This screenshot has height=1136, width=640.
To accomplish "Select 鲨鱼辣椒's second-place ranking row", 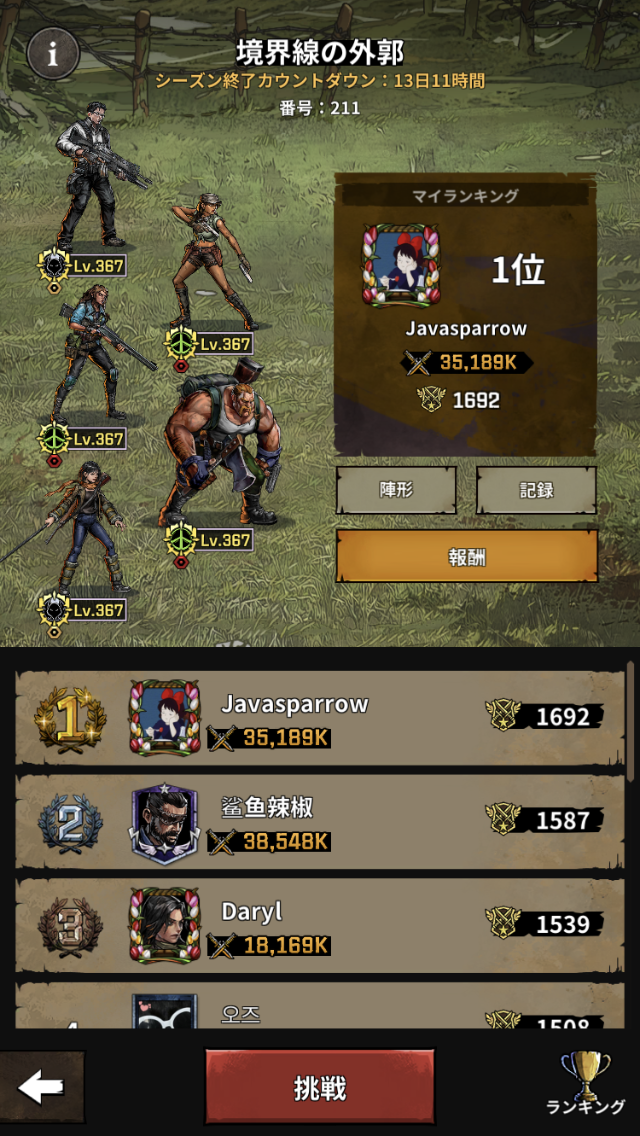I will 320,822.
